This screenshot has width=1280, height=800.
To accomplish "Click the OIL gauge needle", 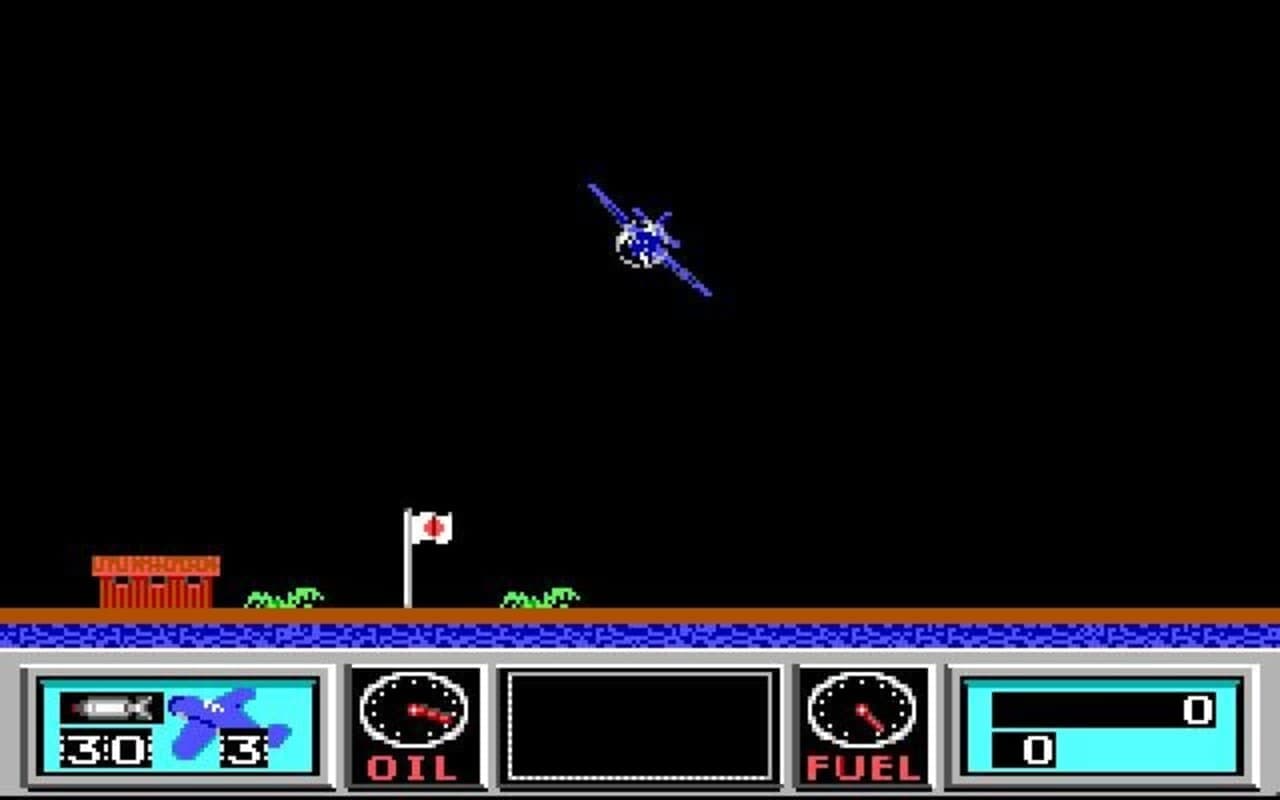I will pos(430,712).
